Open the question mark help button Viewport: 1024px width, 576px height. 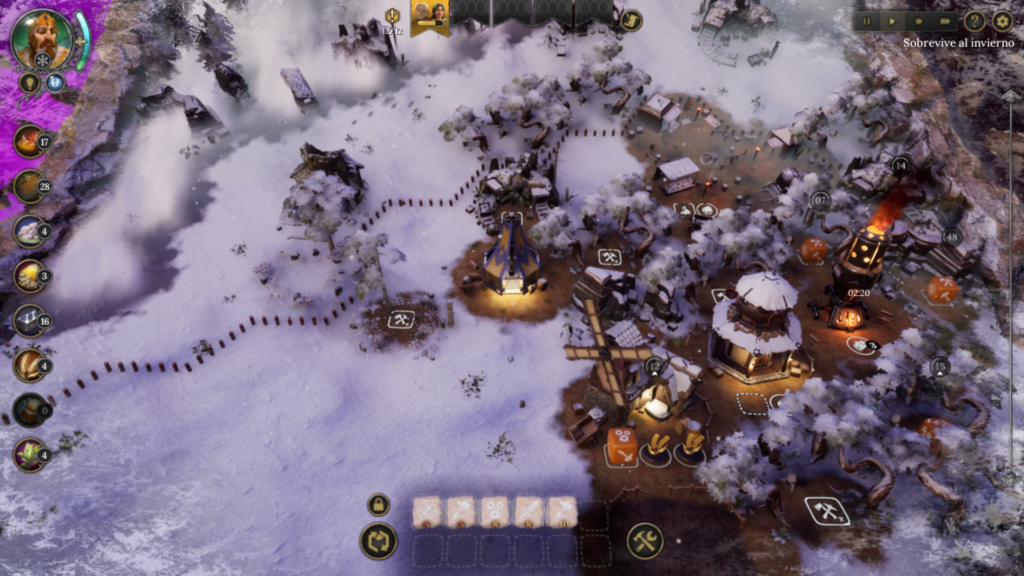[x=974, y=20]
